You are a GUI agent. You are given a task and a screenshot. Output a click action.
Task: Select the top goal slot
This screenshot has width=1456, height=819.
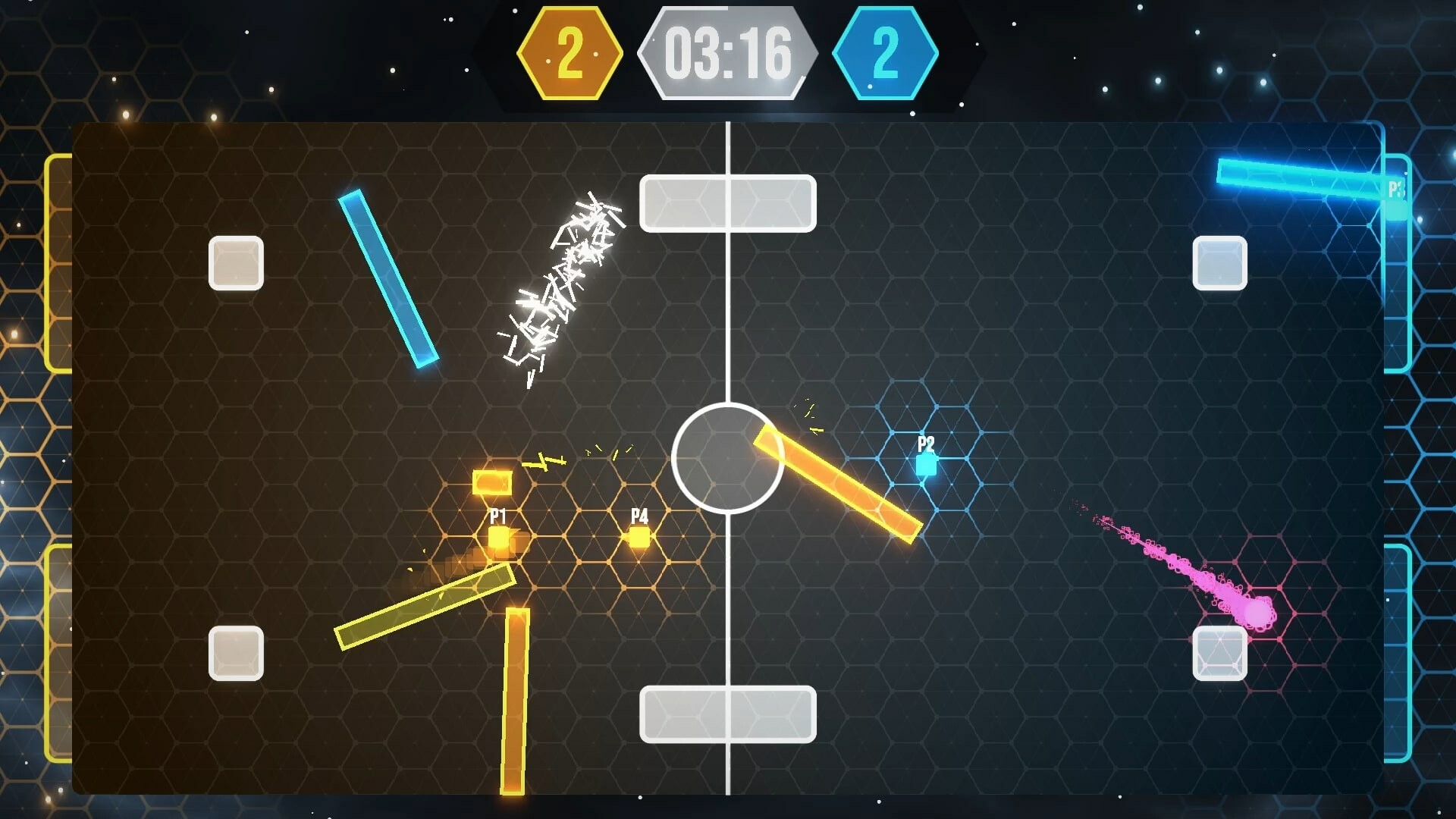click(x=728, y=202)
